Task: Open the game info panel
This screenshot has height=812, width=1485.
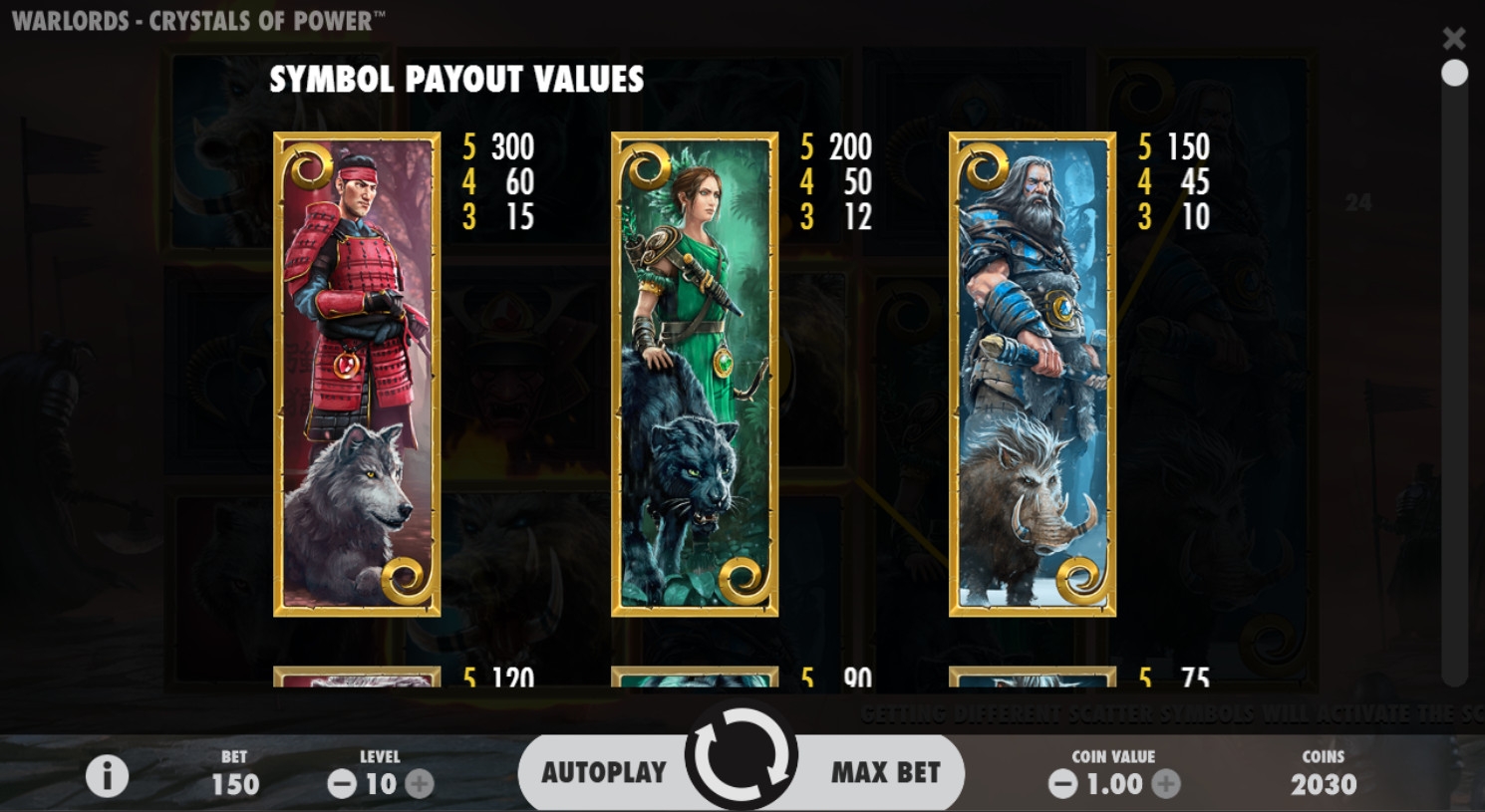Action: click(x=107, y=776)
